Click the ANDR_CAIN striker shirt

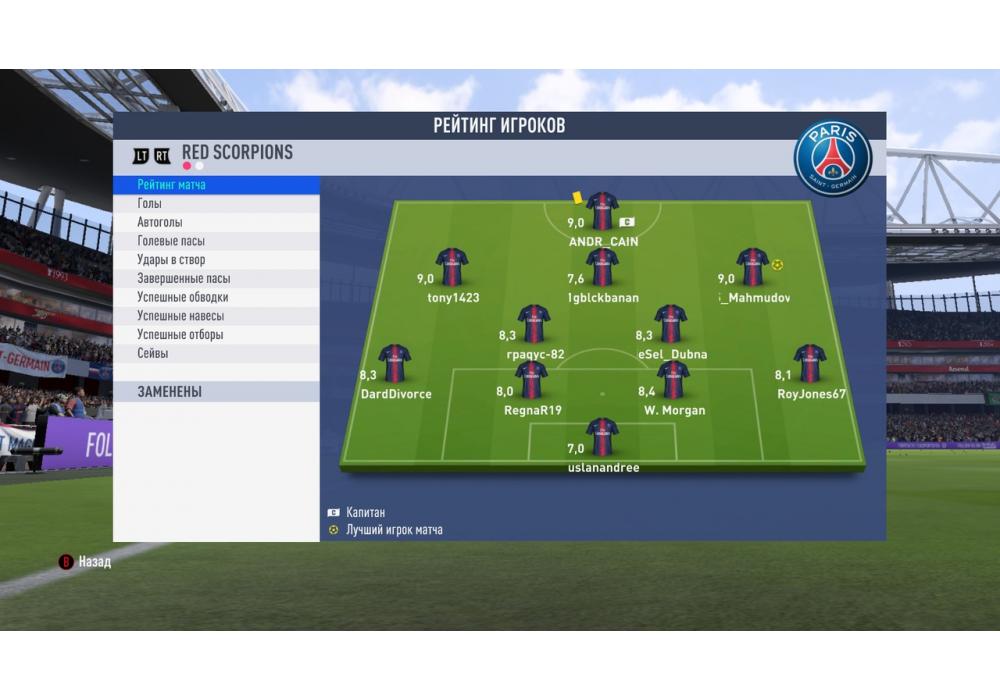coord(602,211)
